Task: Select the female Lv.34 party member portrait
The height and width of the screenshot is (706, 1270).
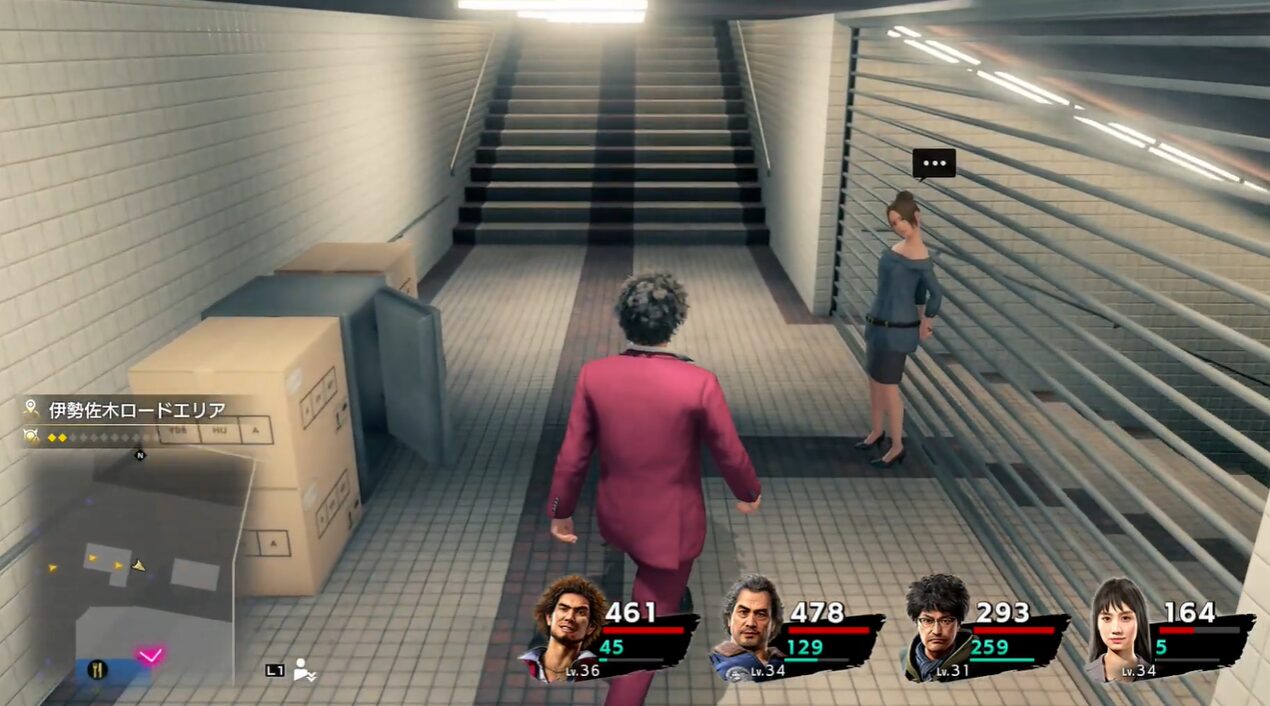Action: pos(1120,624)
